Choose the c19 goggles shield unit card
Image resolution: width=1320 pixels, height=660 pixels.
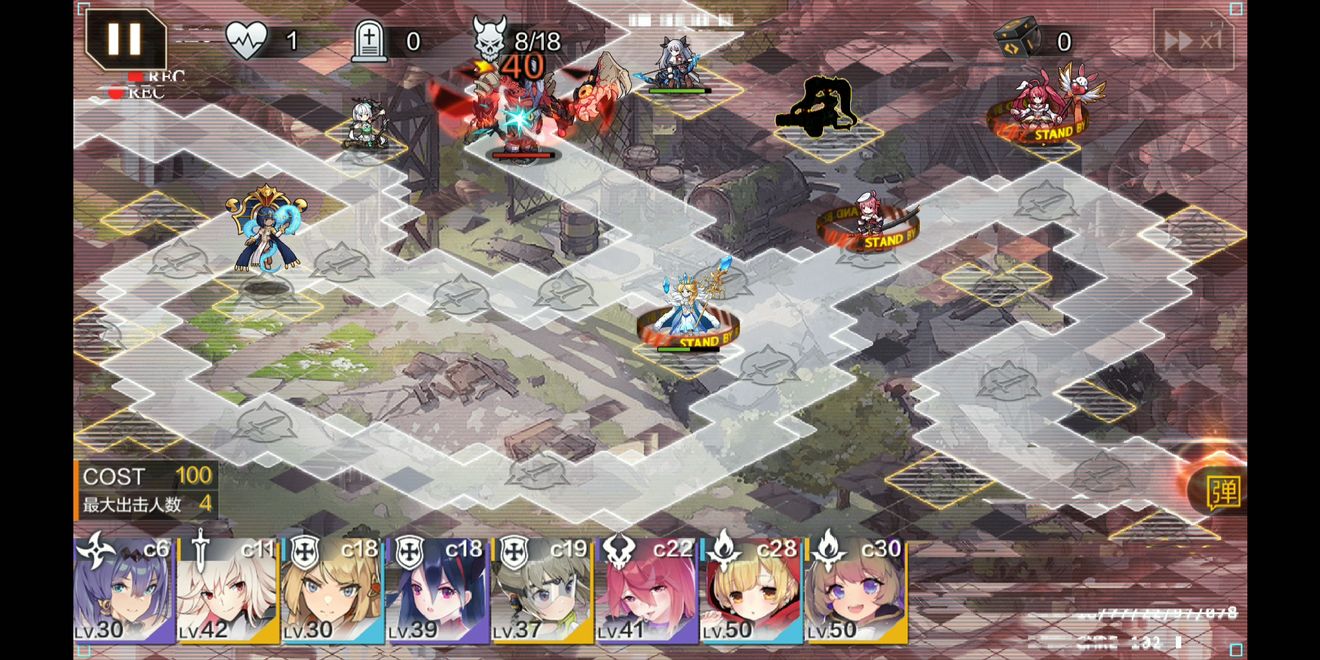click(541, 592)
